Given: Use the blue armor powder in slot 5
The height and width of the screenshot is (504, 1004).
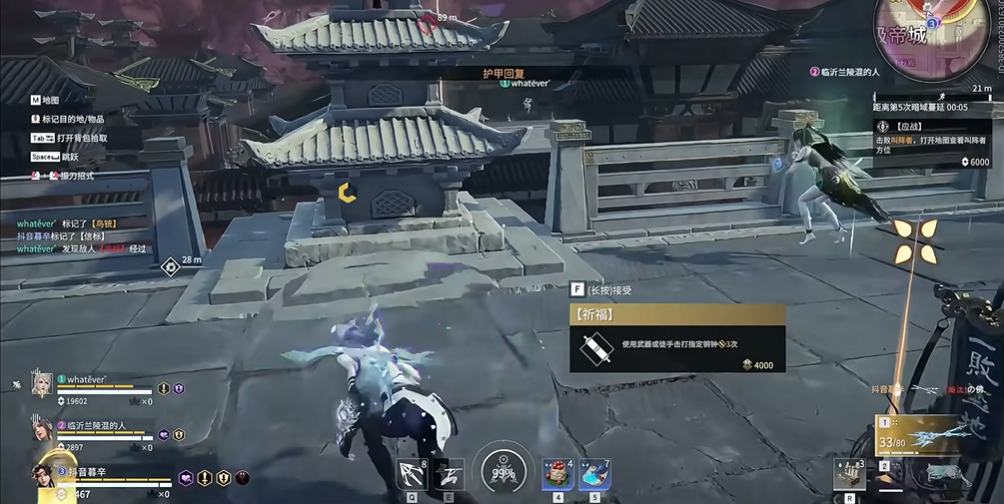Looking at the screenshot, I should [x=596, y=474].
